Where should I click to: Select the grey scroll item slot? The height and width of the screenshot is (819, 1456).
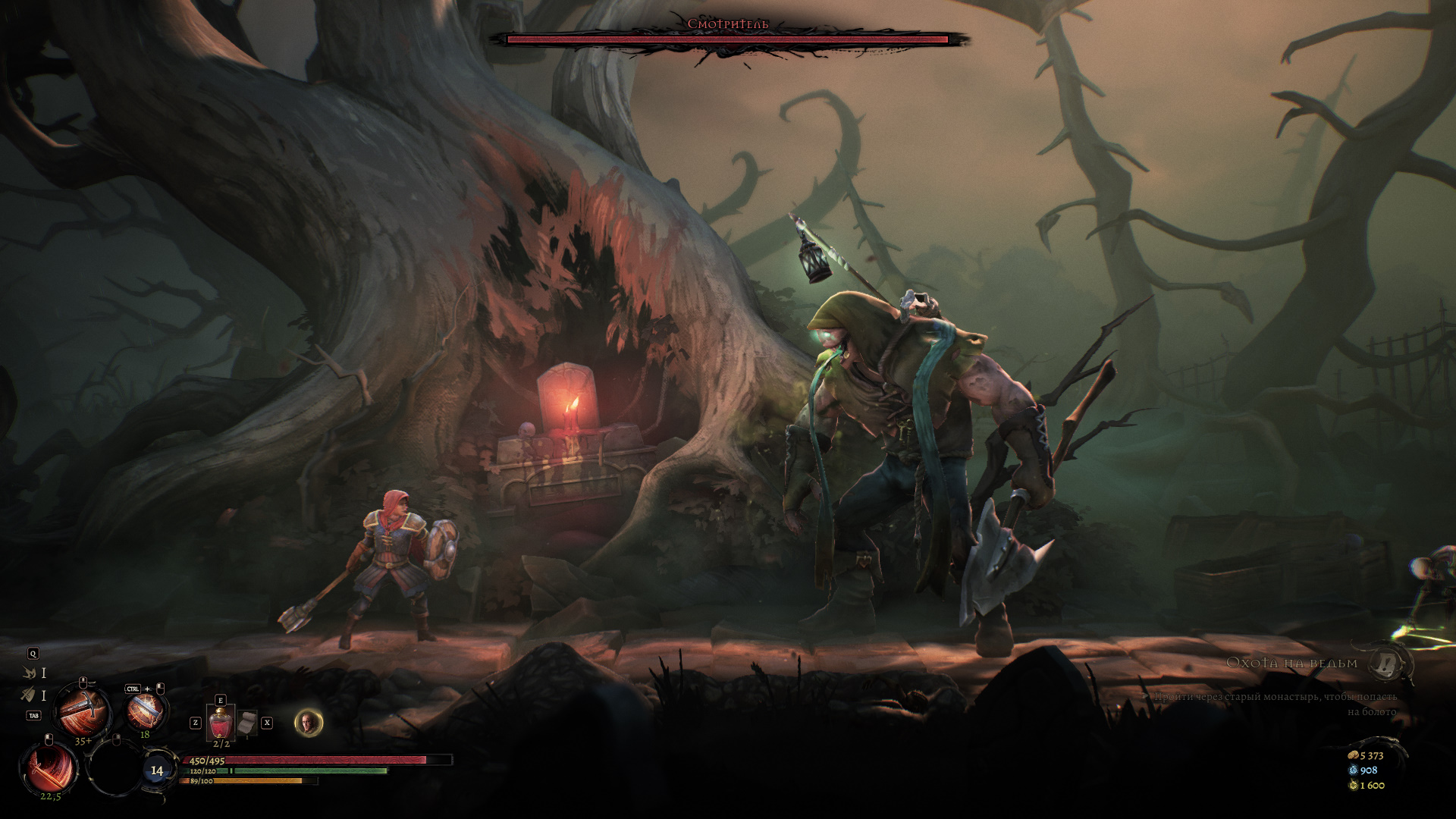[x=247, y=723]
